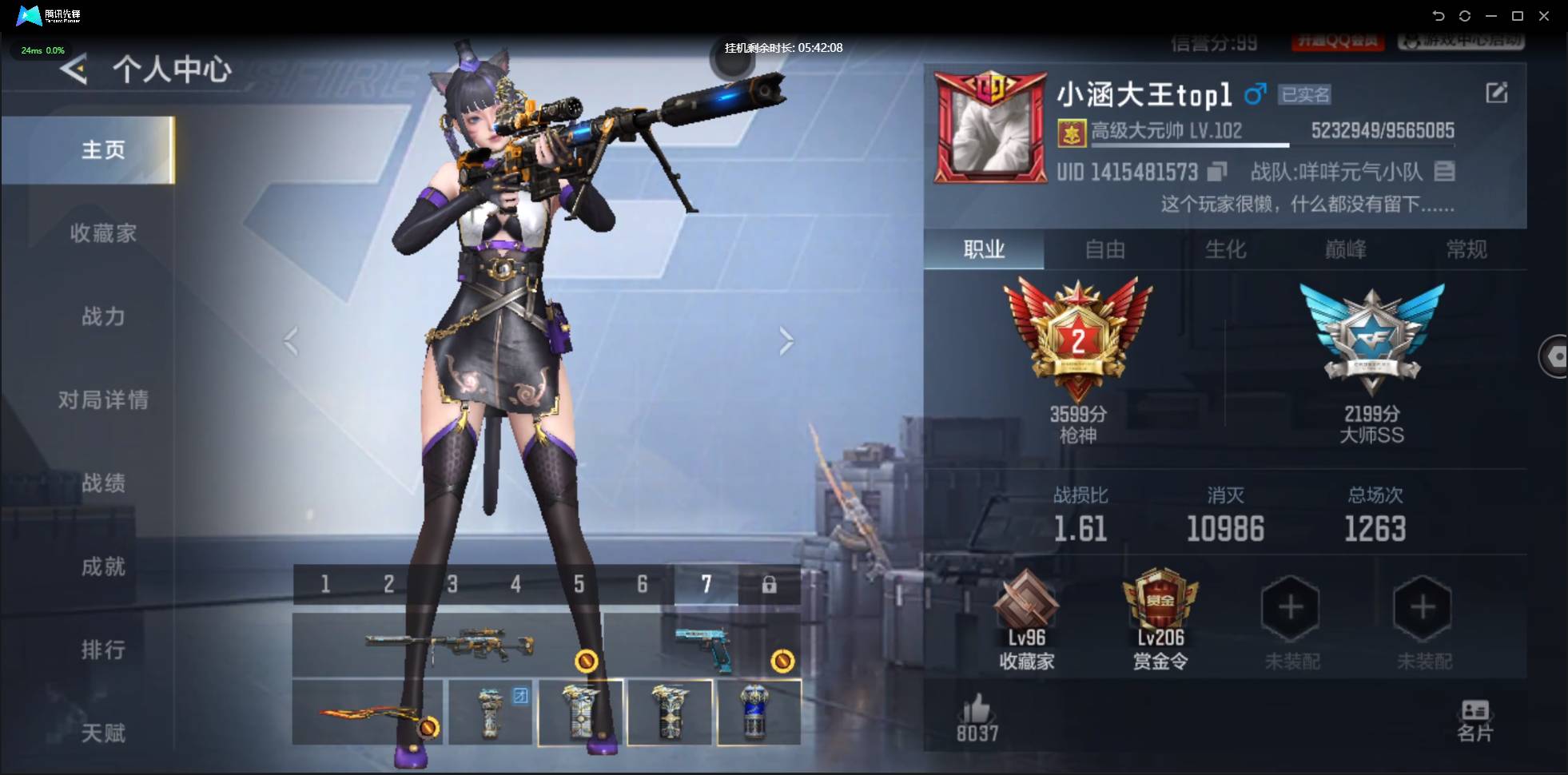The width and height of the screenshot is (1568, 775).
Task: Click an empty 未装配 slot to equip badge
Action: (x=1290, y=607)
